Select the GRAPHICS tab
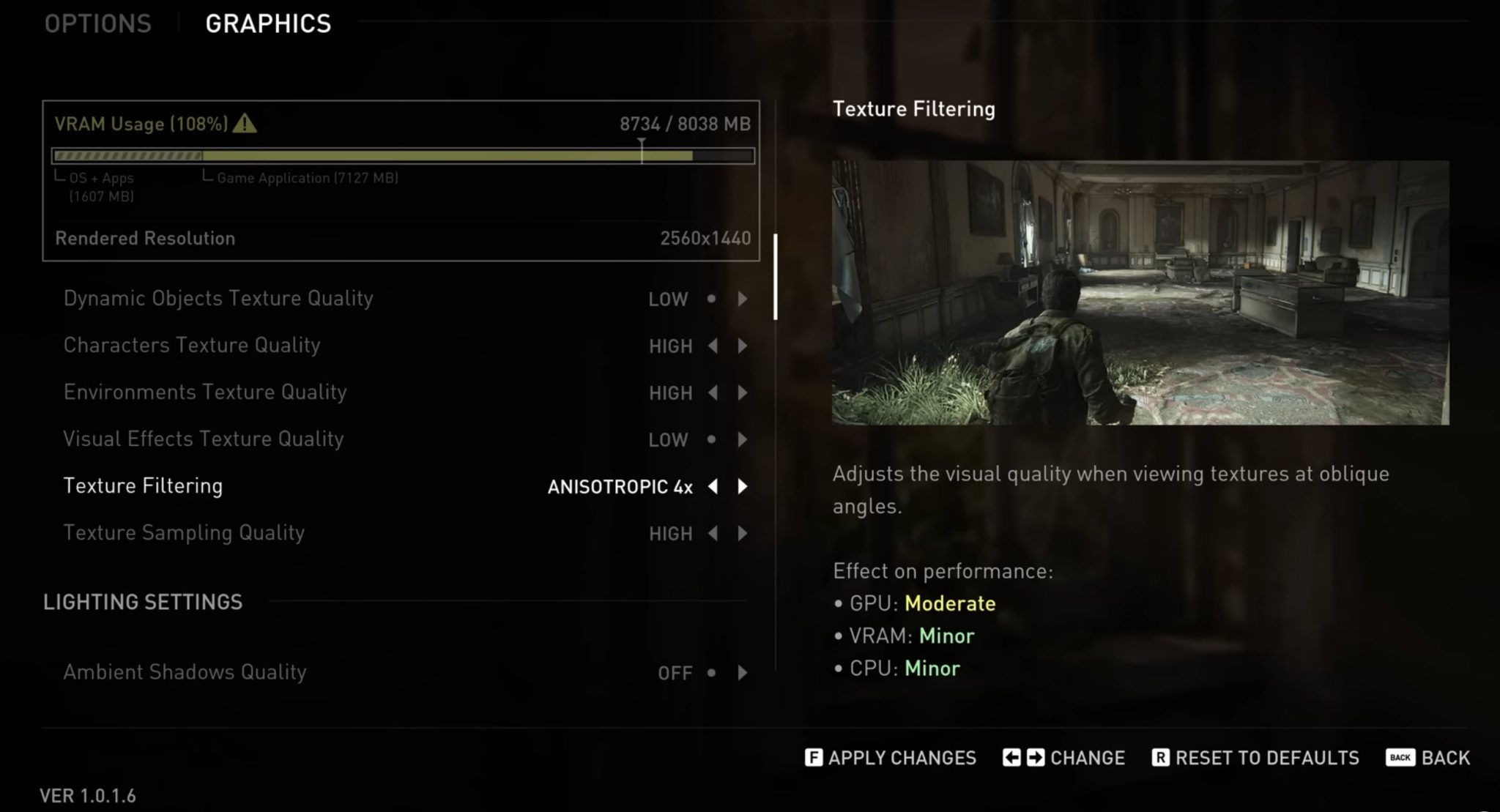 [x=268, y=23]
